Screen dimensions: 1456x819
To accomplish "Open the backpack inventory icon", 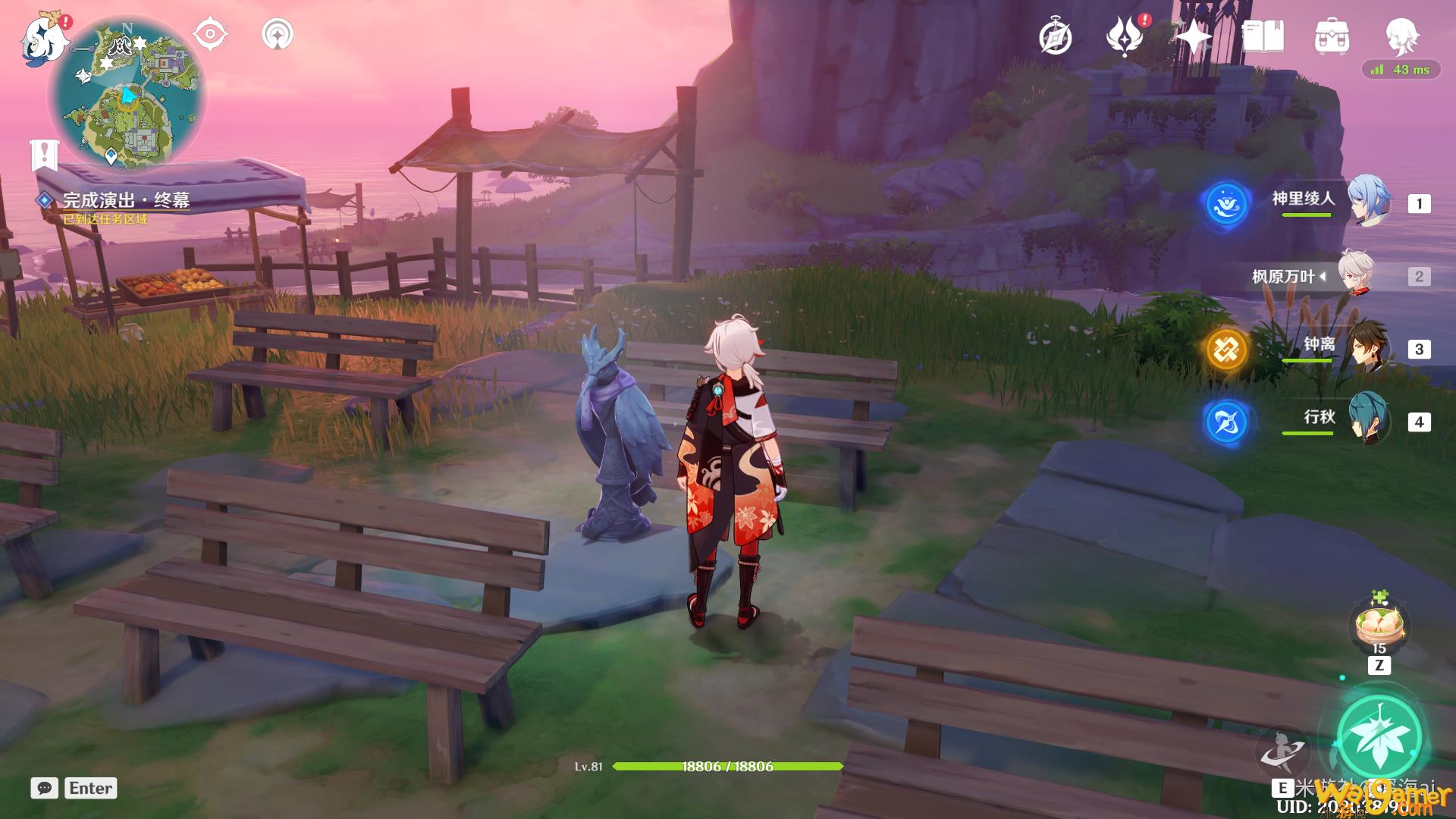I will pos(1332,36).
